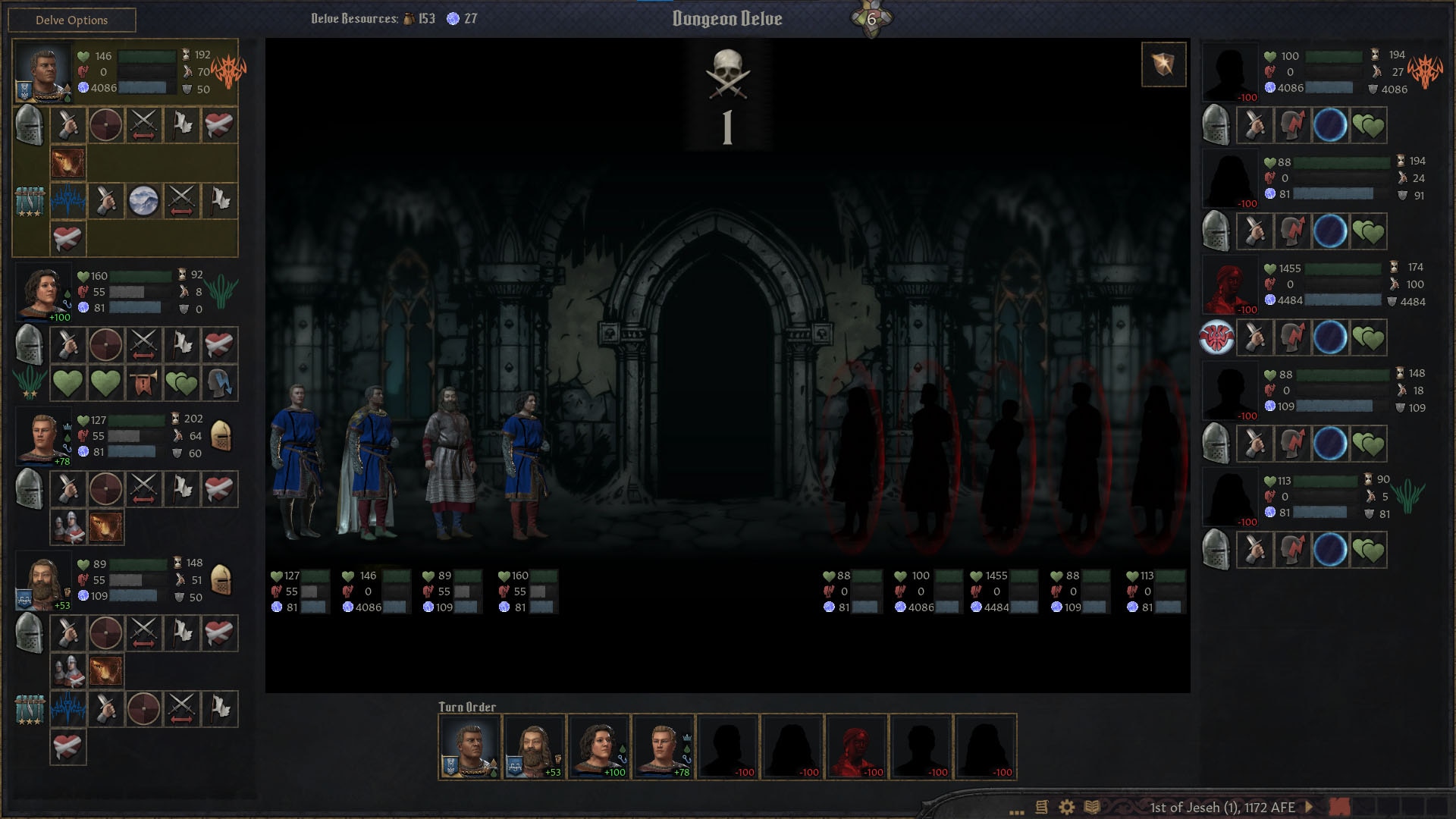
Task: Select the +78 blond hero in the turn order
Action: click(x=664, y=747)
